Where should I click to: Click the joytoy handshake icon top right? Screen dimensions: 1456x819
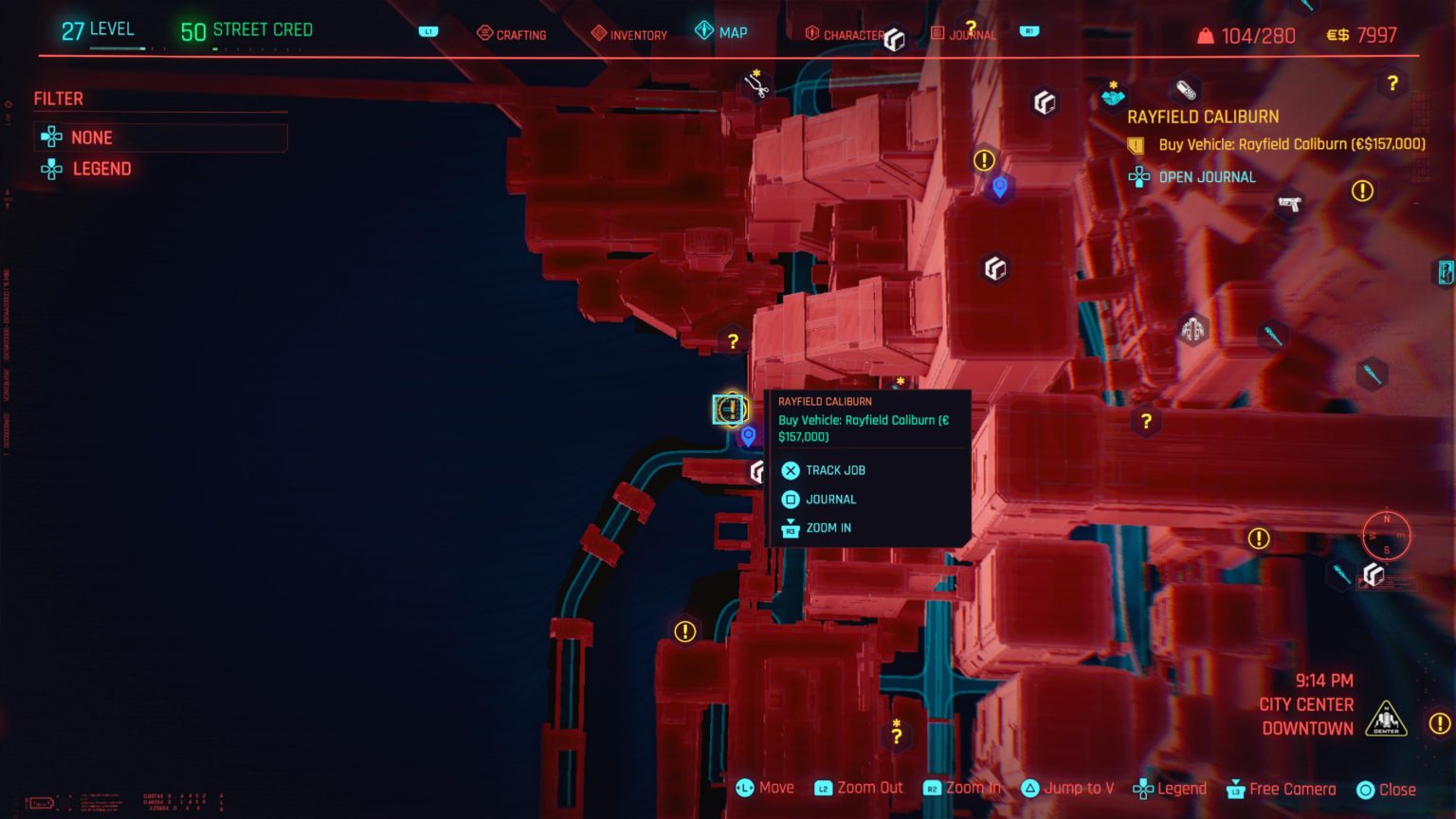(1113, 95)
